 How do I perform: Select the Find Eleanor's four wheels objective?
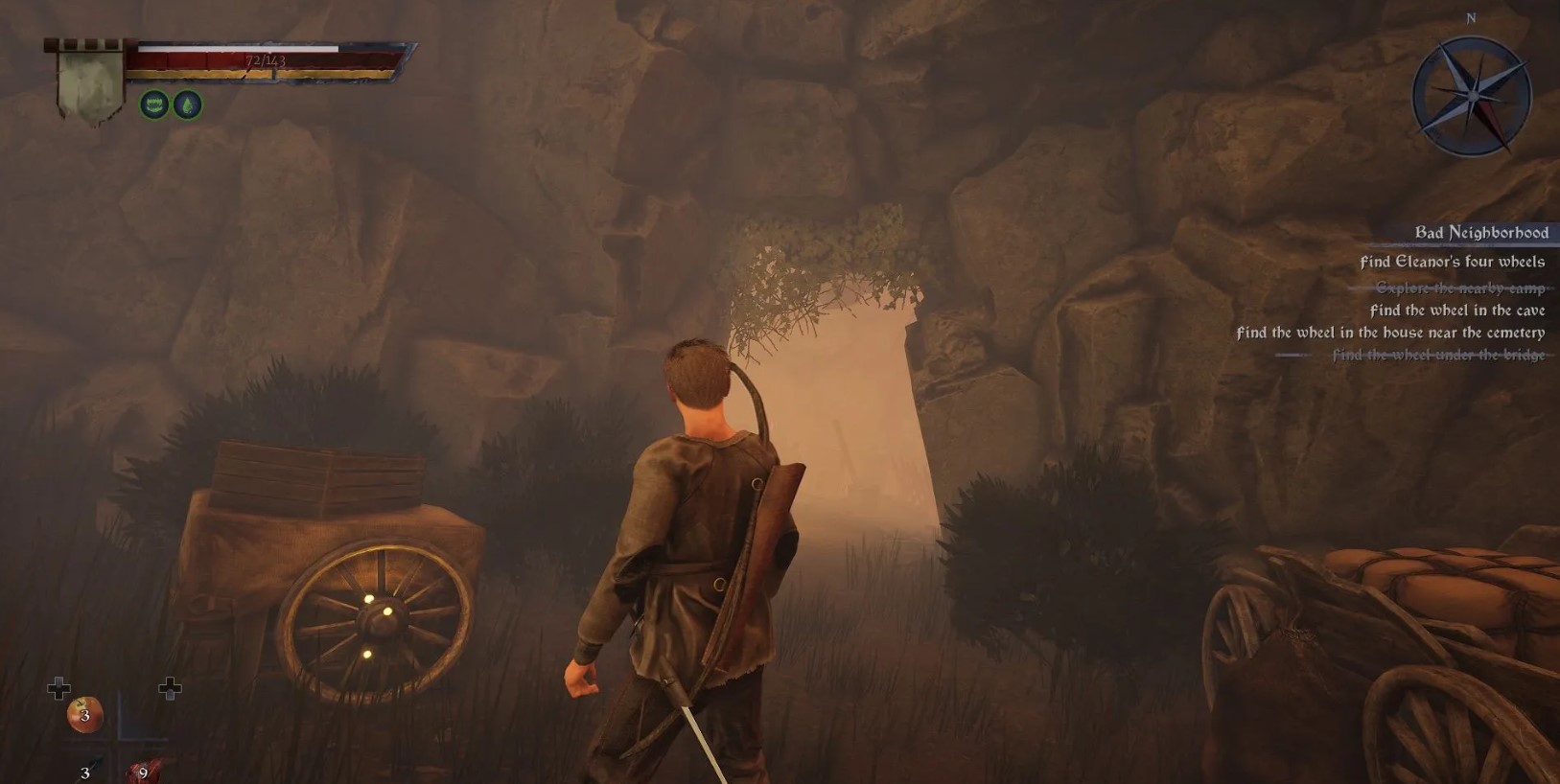pyautogui.click(x=1452, y=262)
